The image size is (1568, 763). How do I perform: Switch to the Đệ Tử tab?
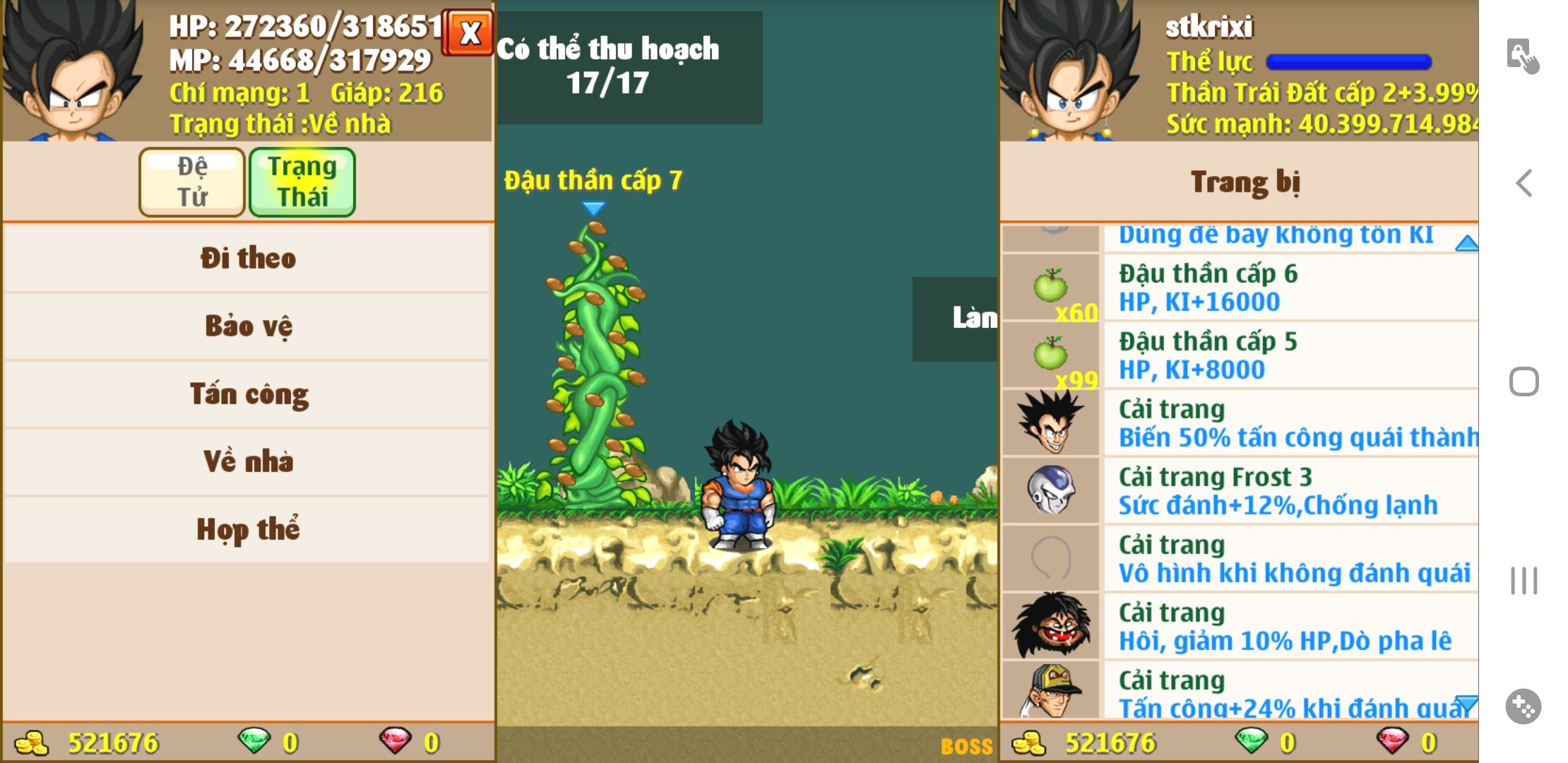coord(192,182)
